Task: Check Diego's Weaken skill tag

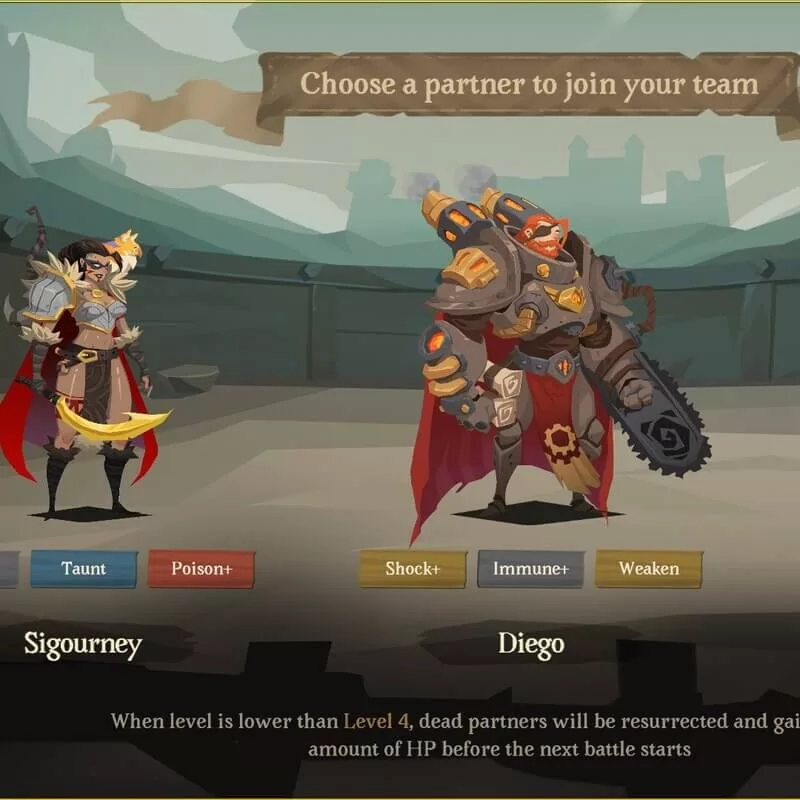Action: click(x=648, y=569)
